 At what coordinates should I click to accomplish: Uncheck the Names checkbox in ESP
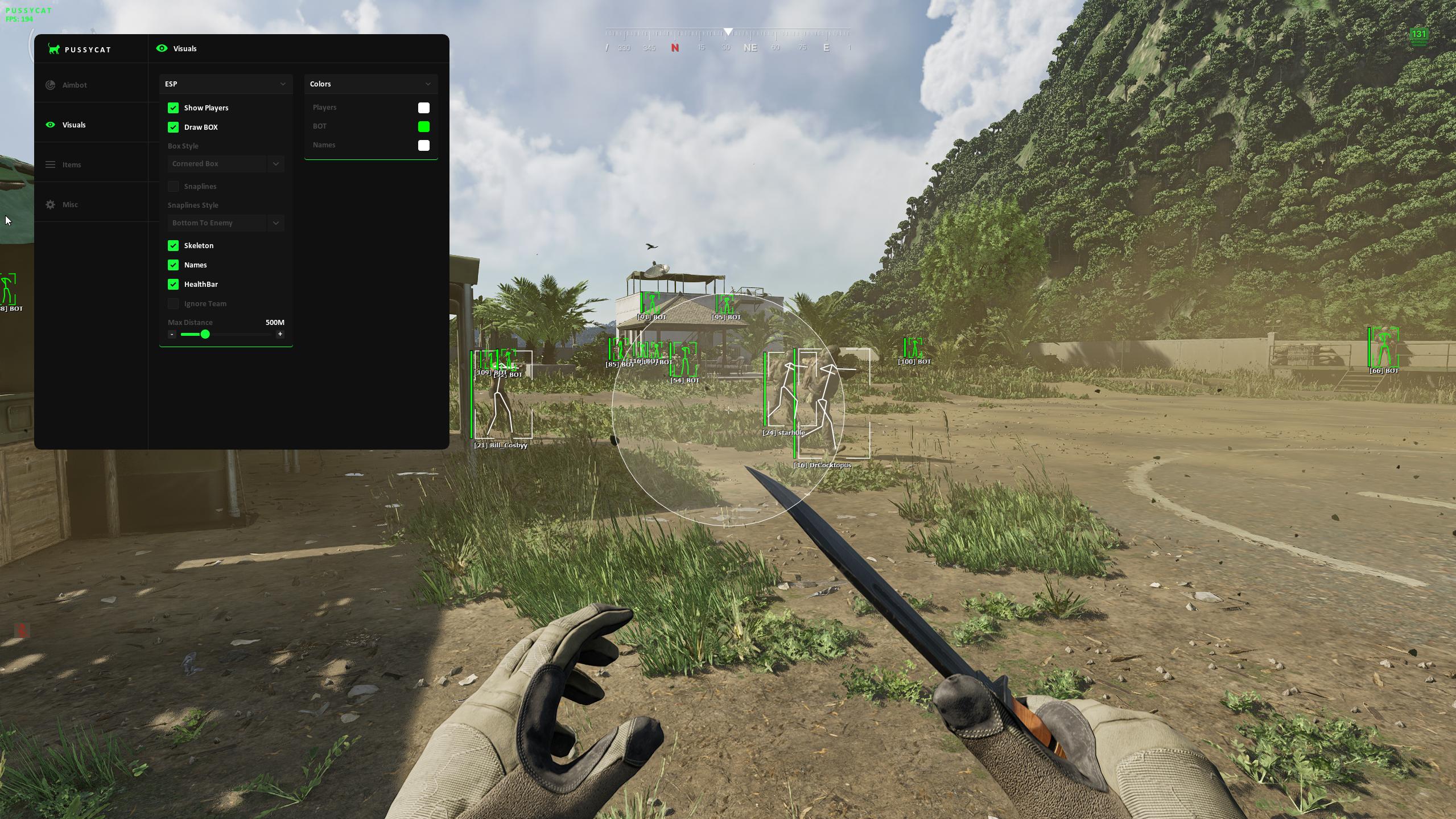173,265
